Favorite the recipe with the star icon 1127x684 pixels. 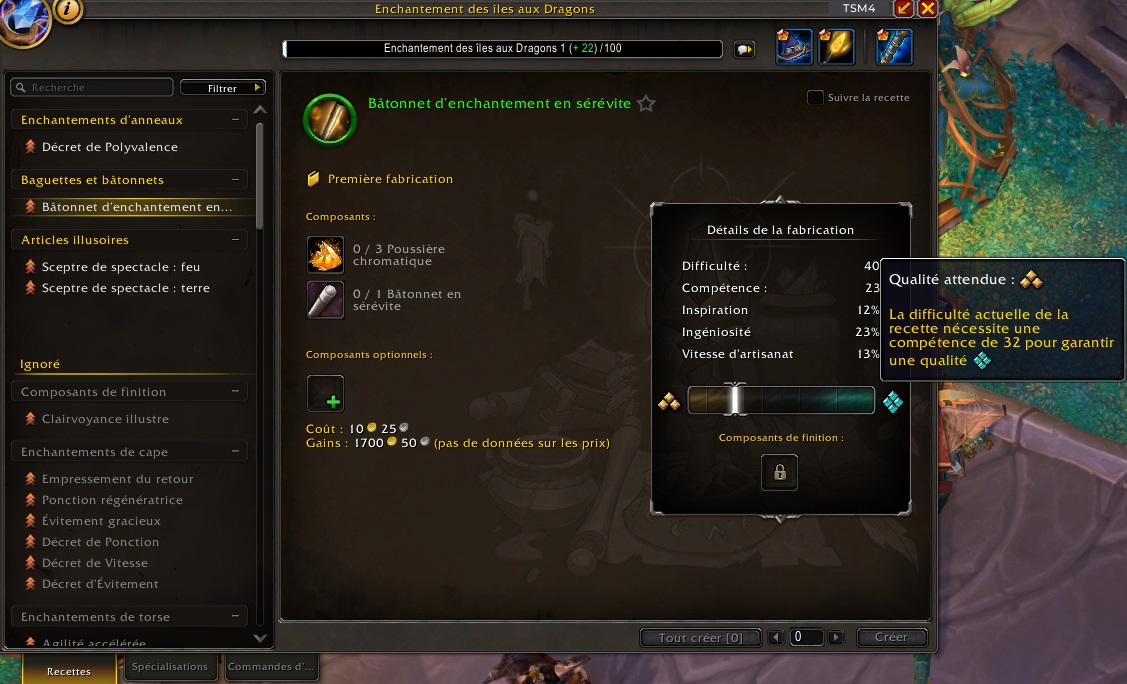pyautogui.click(x=646, y=103)
